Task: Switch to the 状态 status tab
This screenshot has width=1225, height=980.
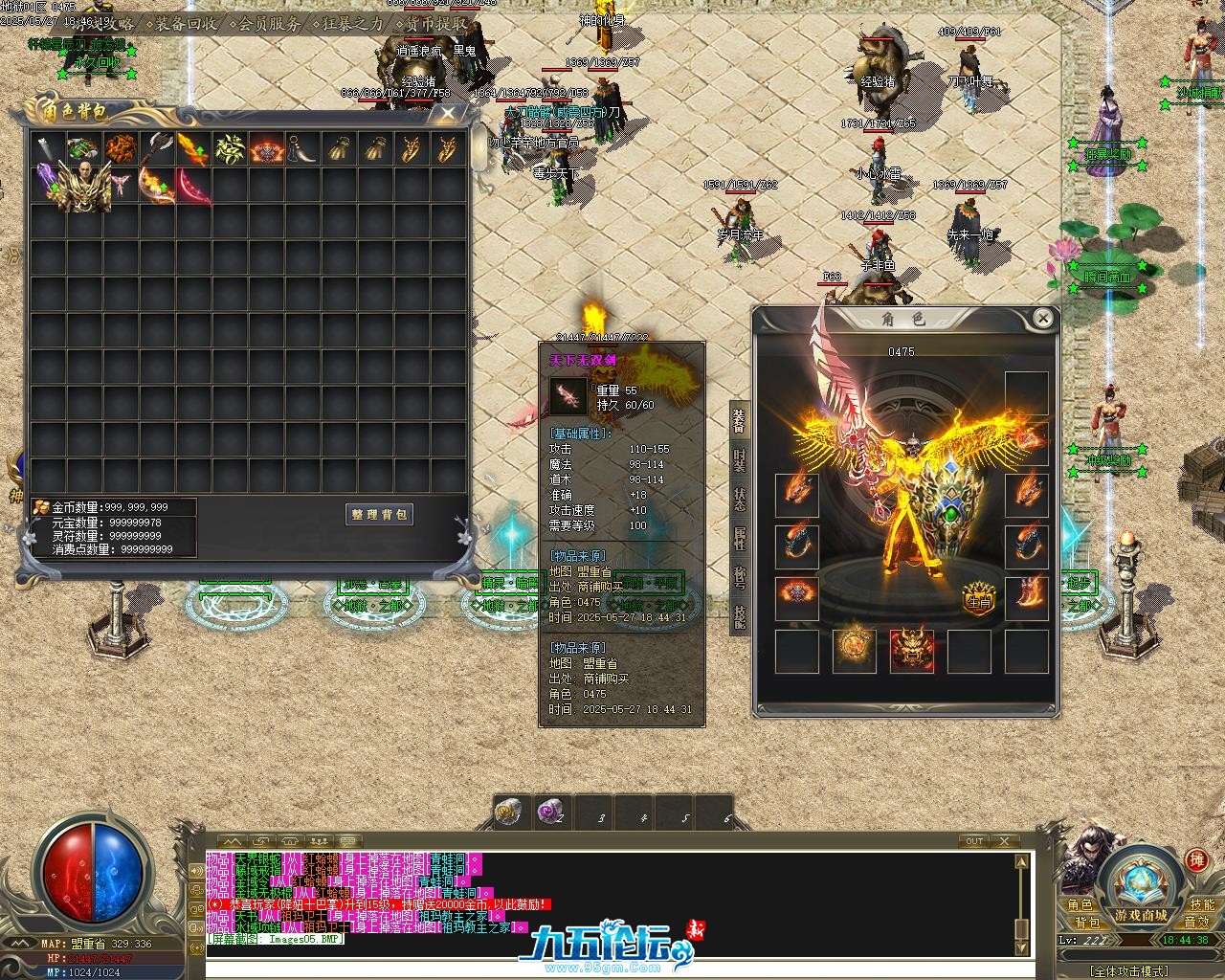Action: [x=740, y=500]
